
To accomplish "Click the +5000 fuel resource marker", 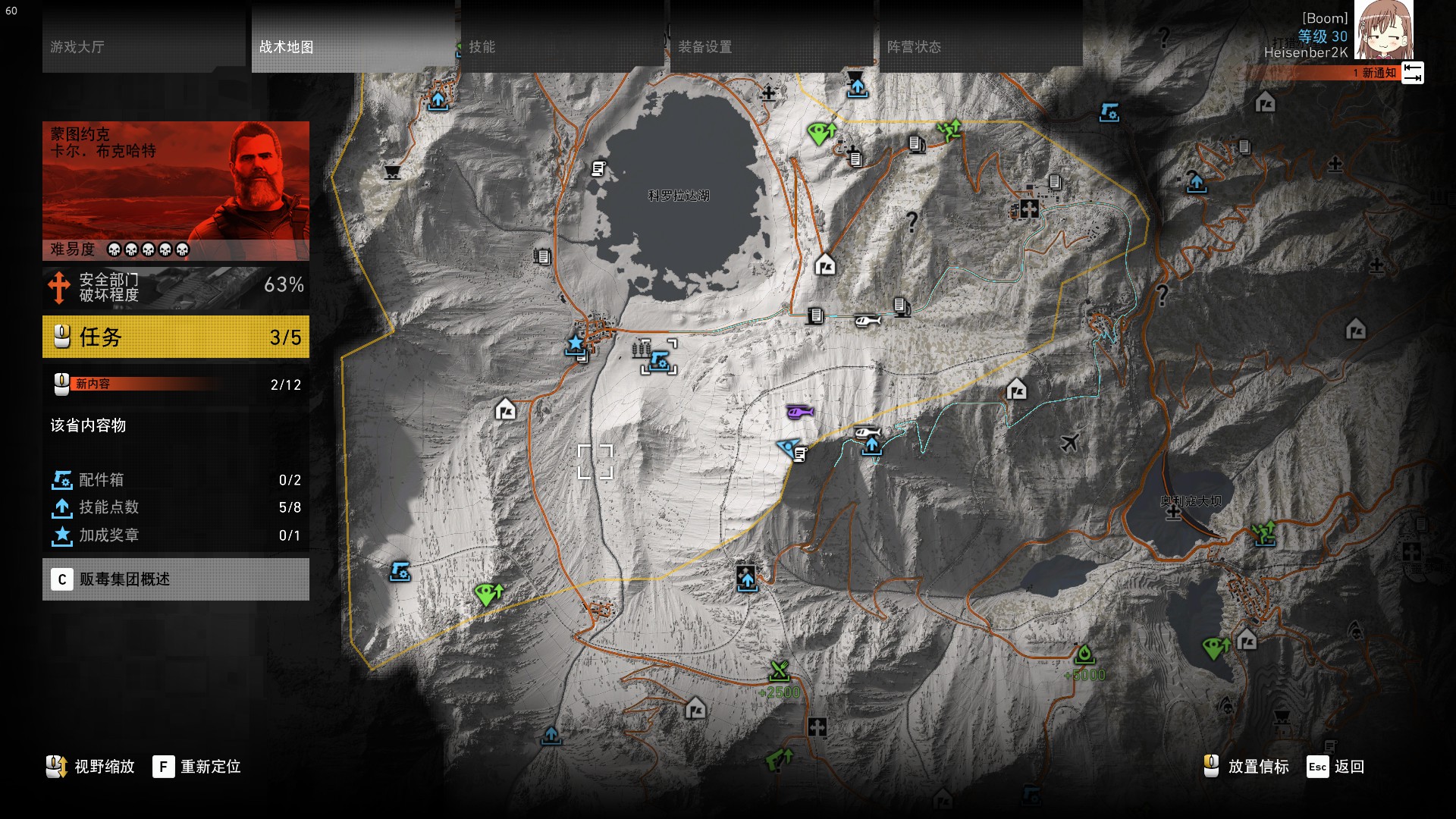I will point(1084,654).
